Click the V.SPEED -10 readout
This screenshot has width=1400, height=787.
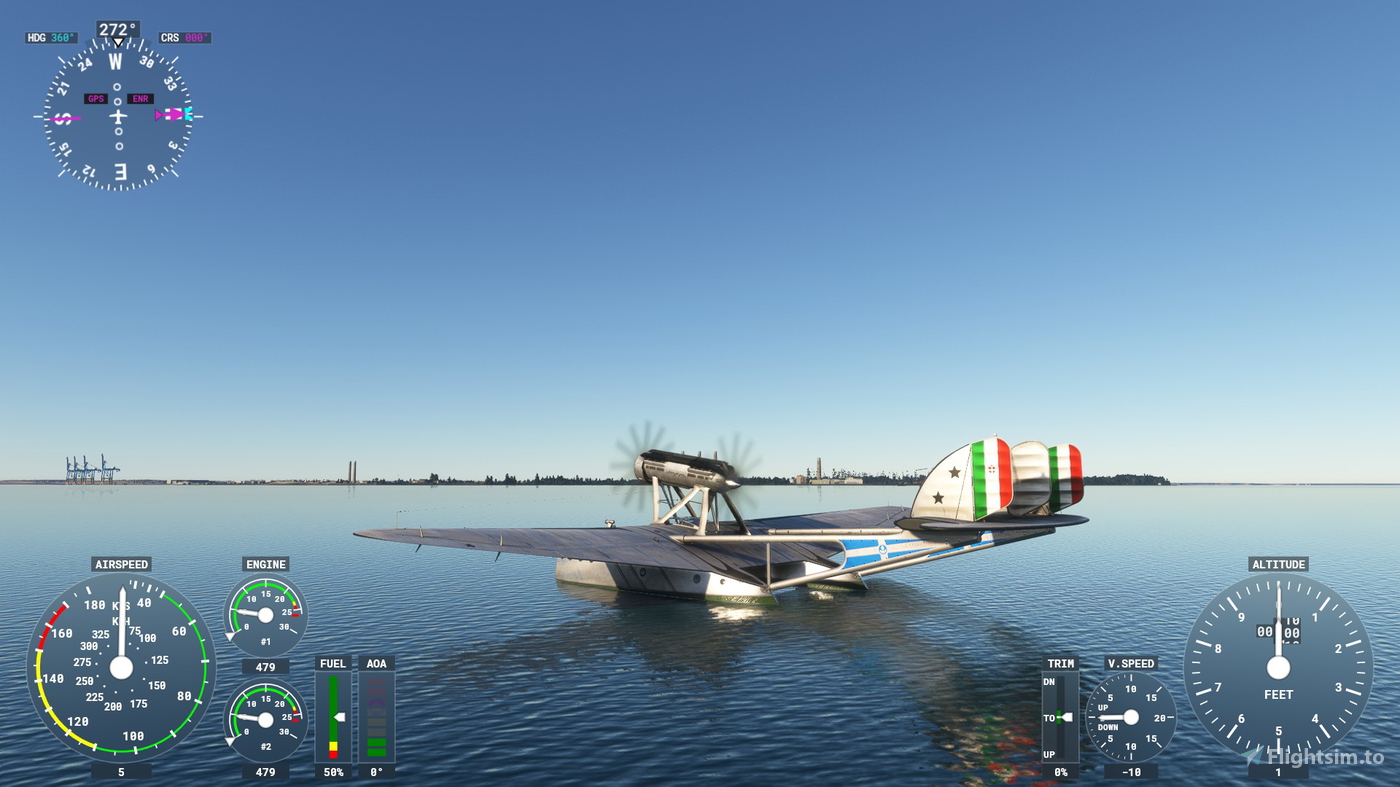point(1131,771)
